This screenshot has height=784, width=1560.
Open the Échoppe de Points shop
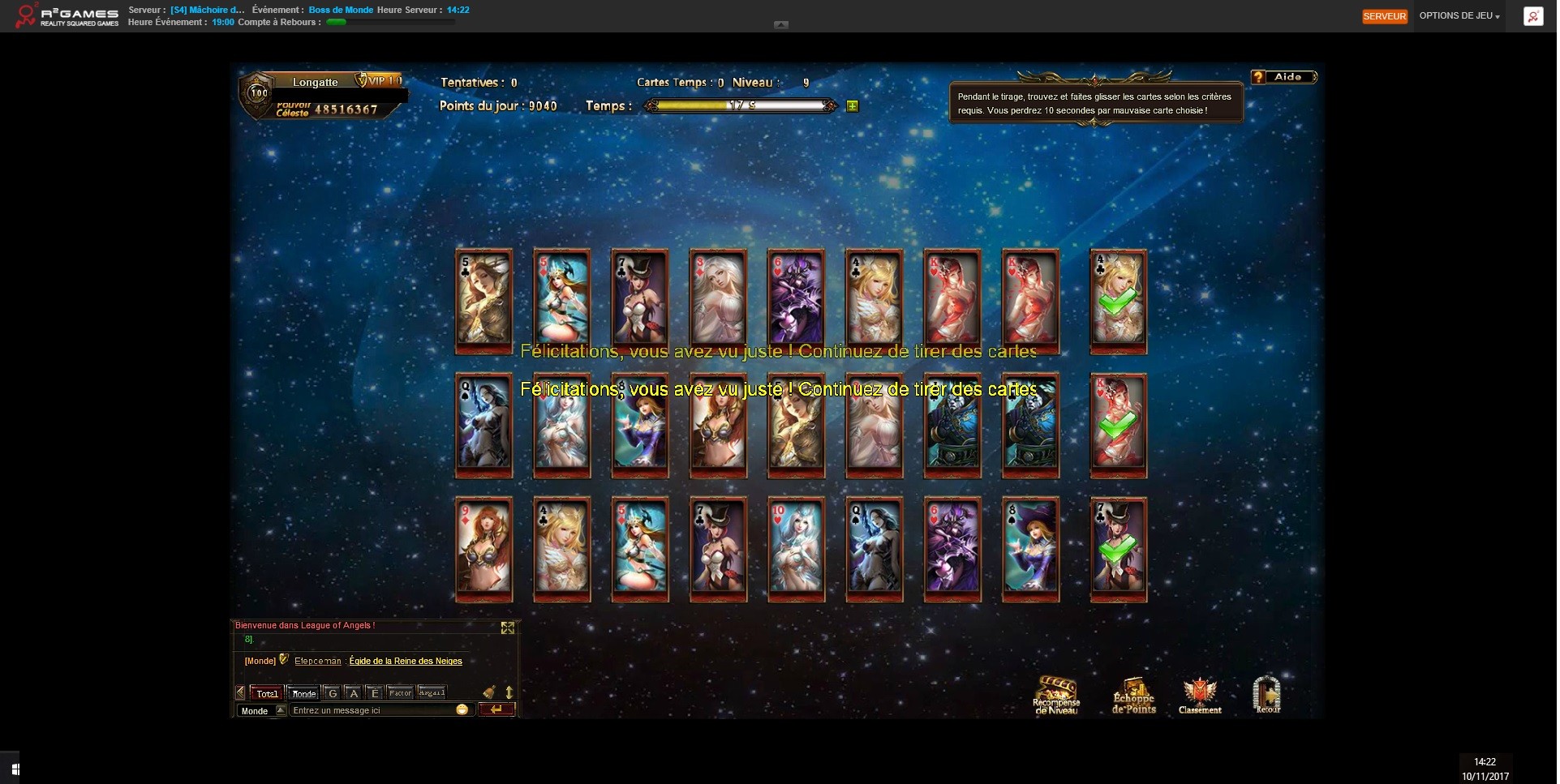[x=1133, y=696]
